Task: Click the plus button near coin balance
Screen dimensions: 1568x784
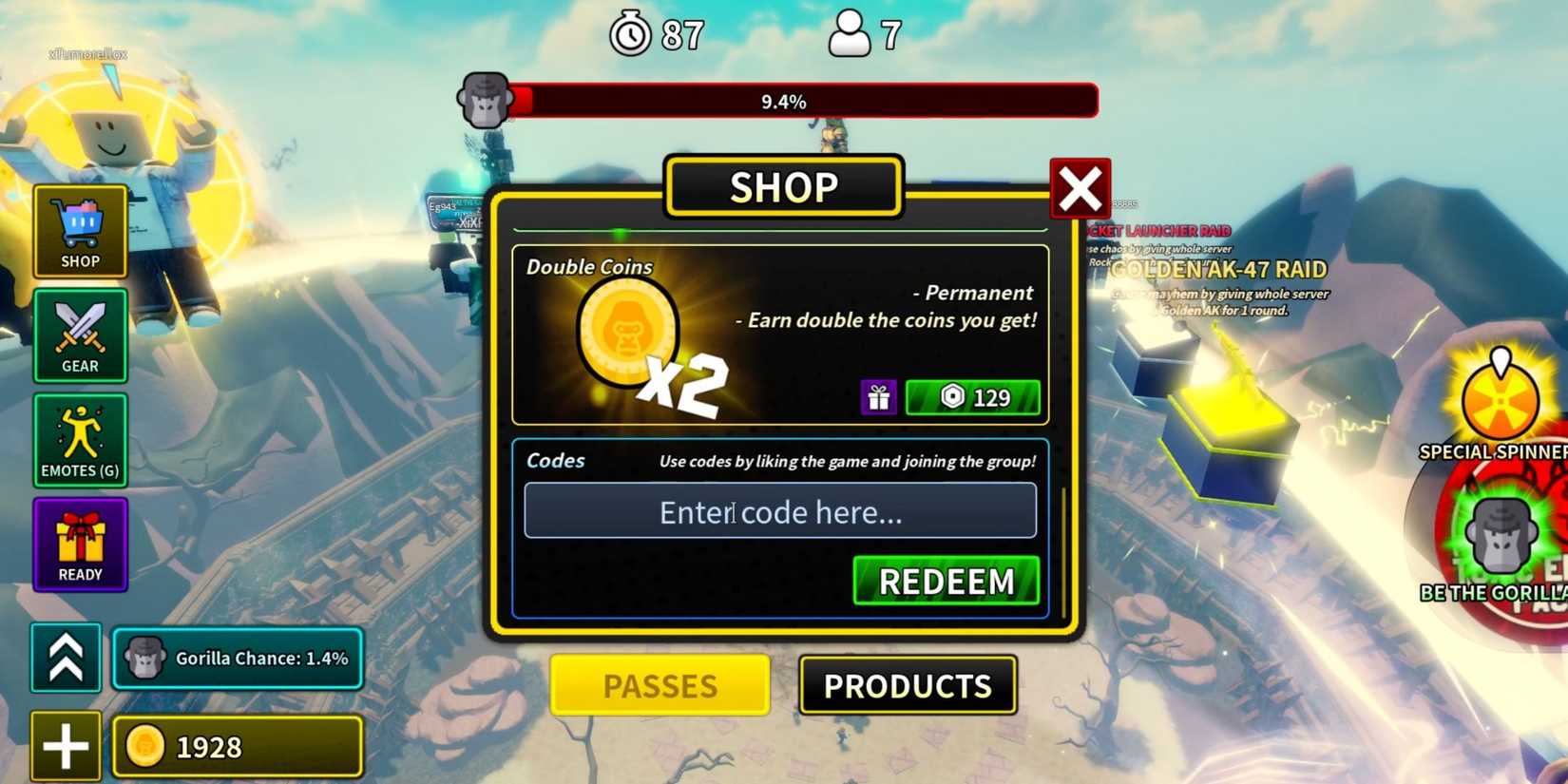Action: [66, 748]
